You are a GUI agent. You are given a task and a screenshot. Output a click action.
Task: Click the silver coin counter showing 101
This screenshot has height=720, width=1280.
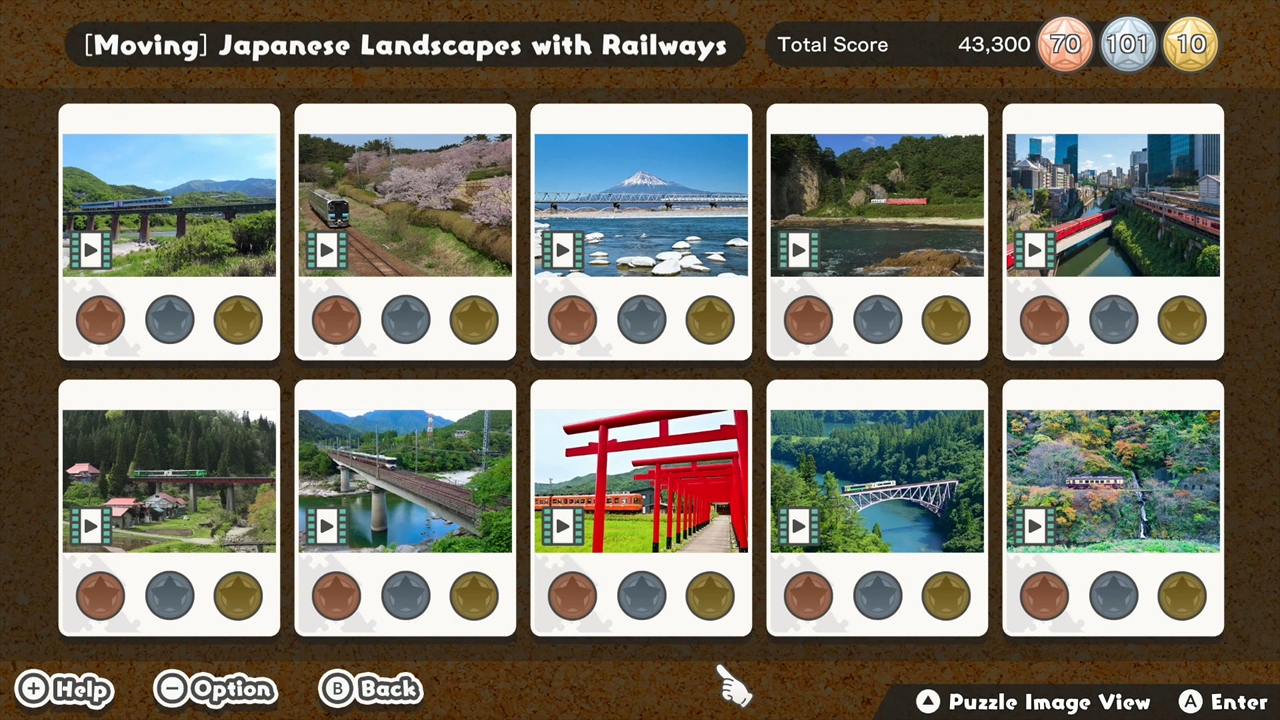pyautogui.click(x=1128, y=44)
